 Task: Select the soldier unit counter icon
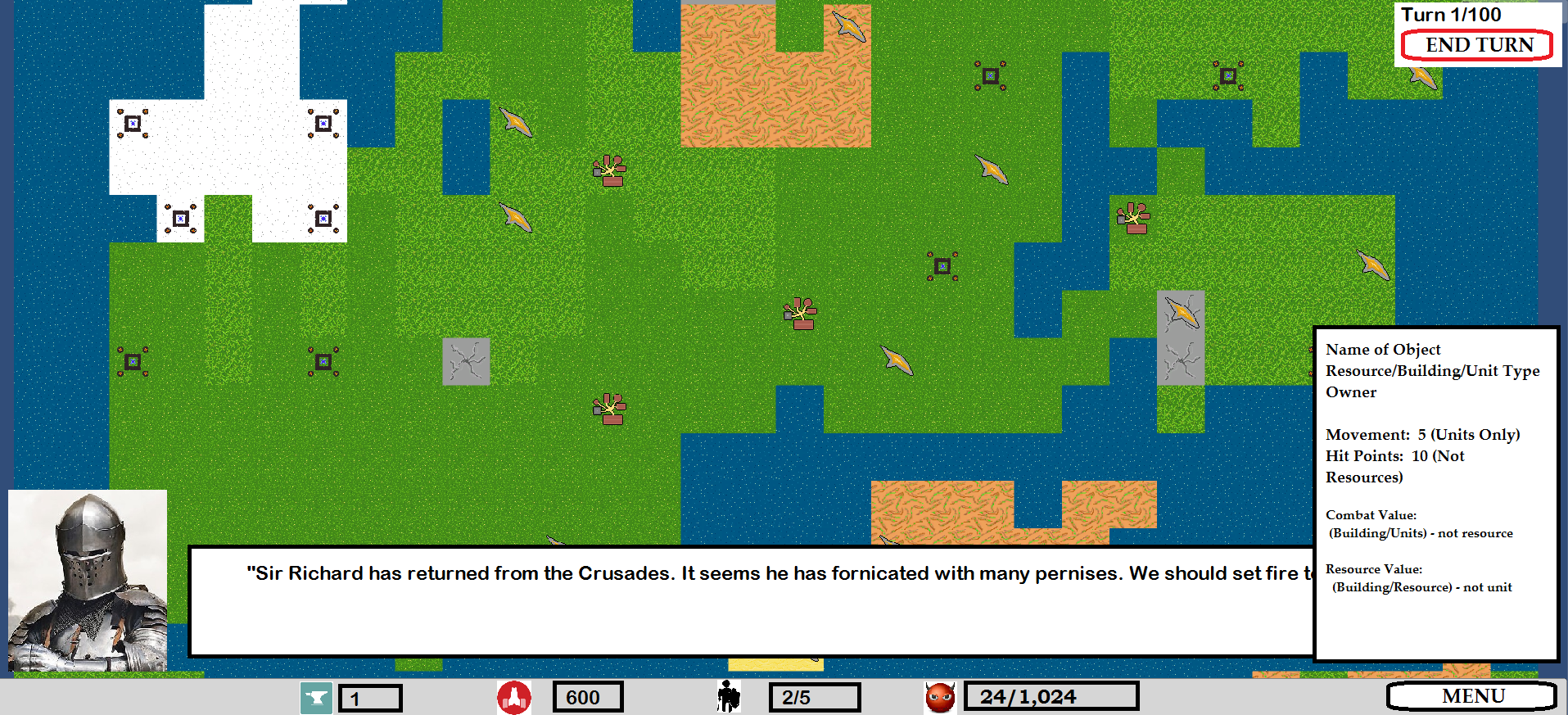pos(727,697)
